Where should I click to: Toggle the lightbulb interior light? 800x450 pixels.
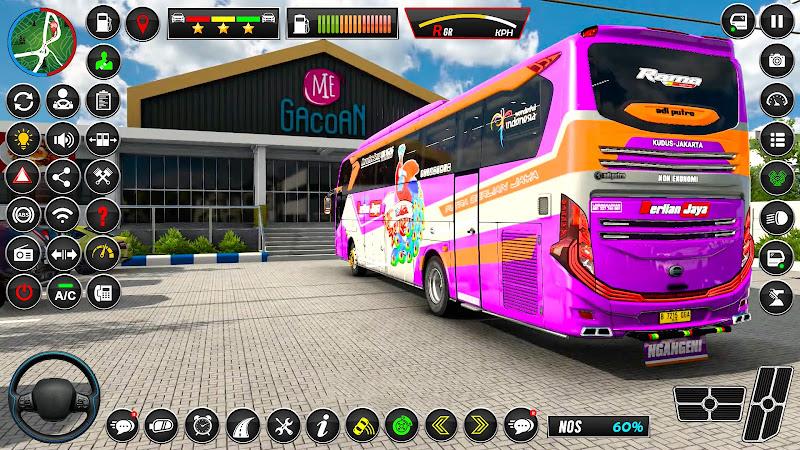[x=22, y=138]
